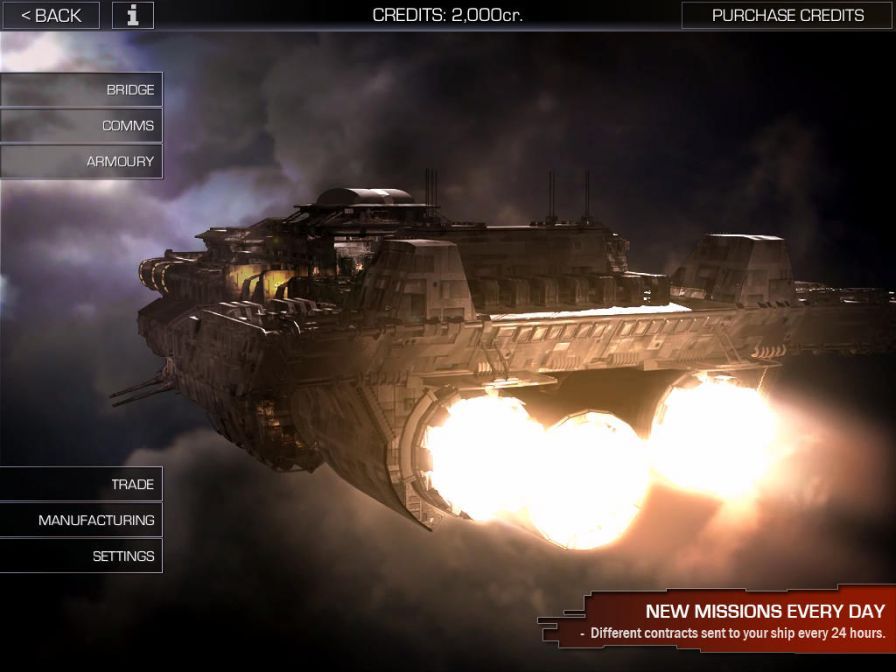896x672 pixels.
Task: Enter the Armoury section
Action: (82, 161)
